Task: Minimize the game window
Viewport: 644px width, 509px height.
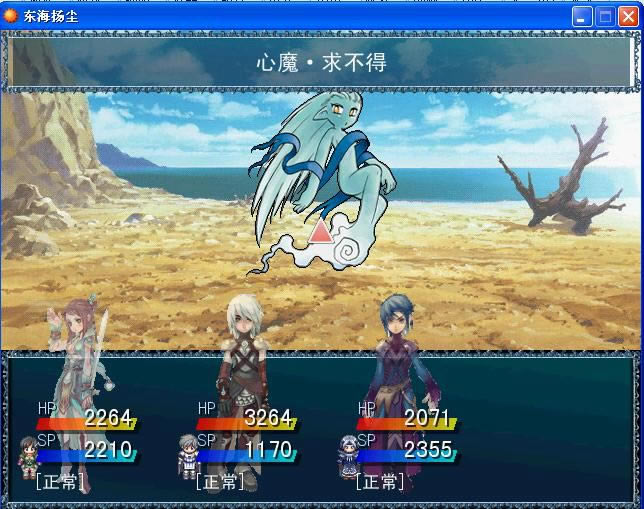Action: tap(582, 16)
